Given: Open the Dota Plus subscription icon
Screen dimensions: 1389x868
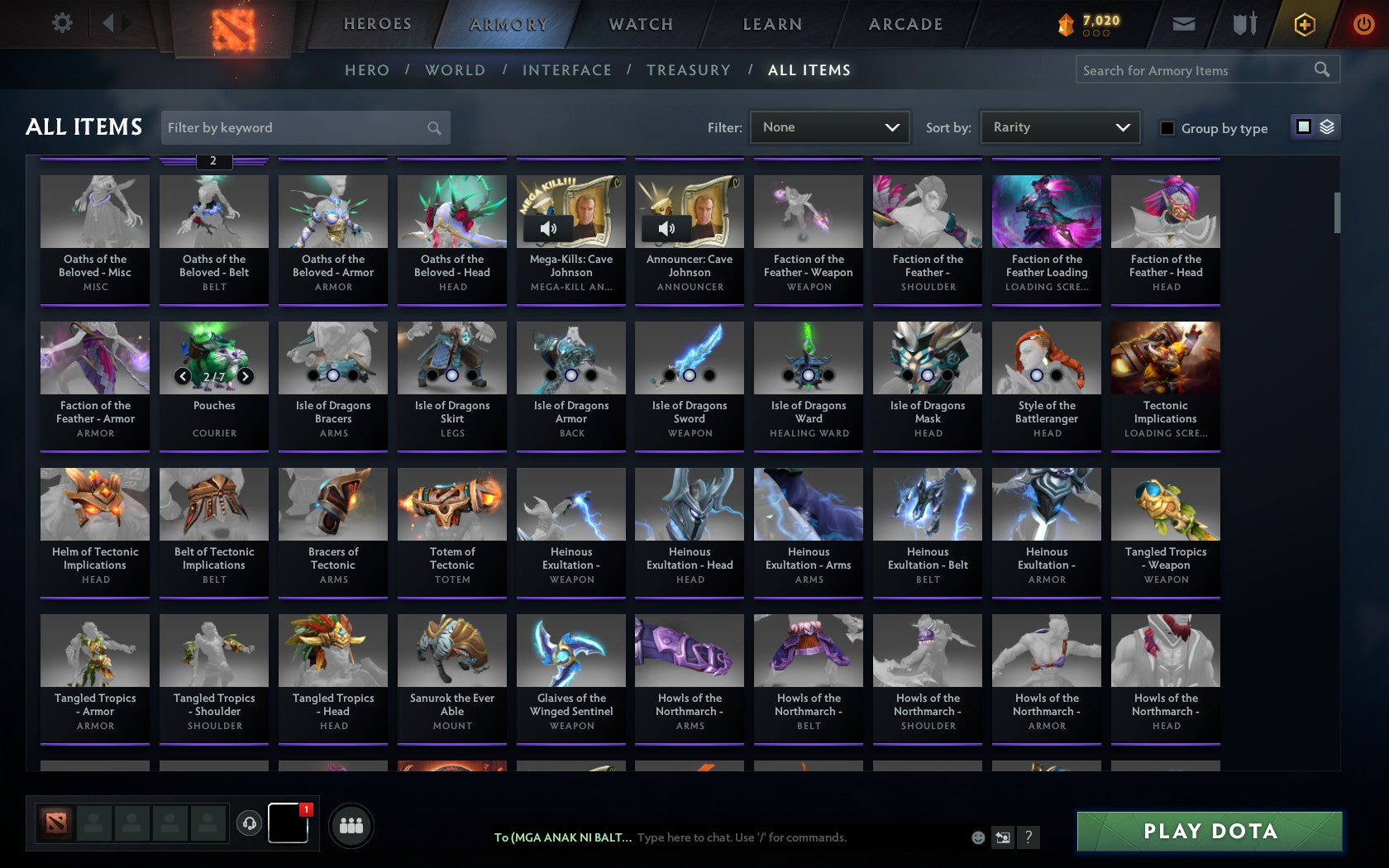Looking at the screenshot, I should tap(1305, 24).
